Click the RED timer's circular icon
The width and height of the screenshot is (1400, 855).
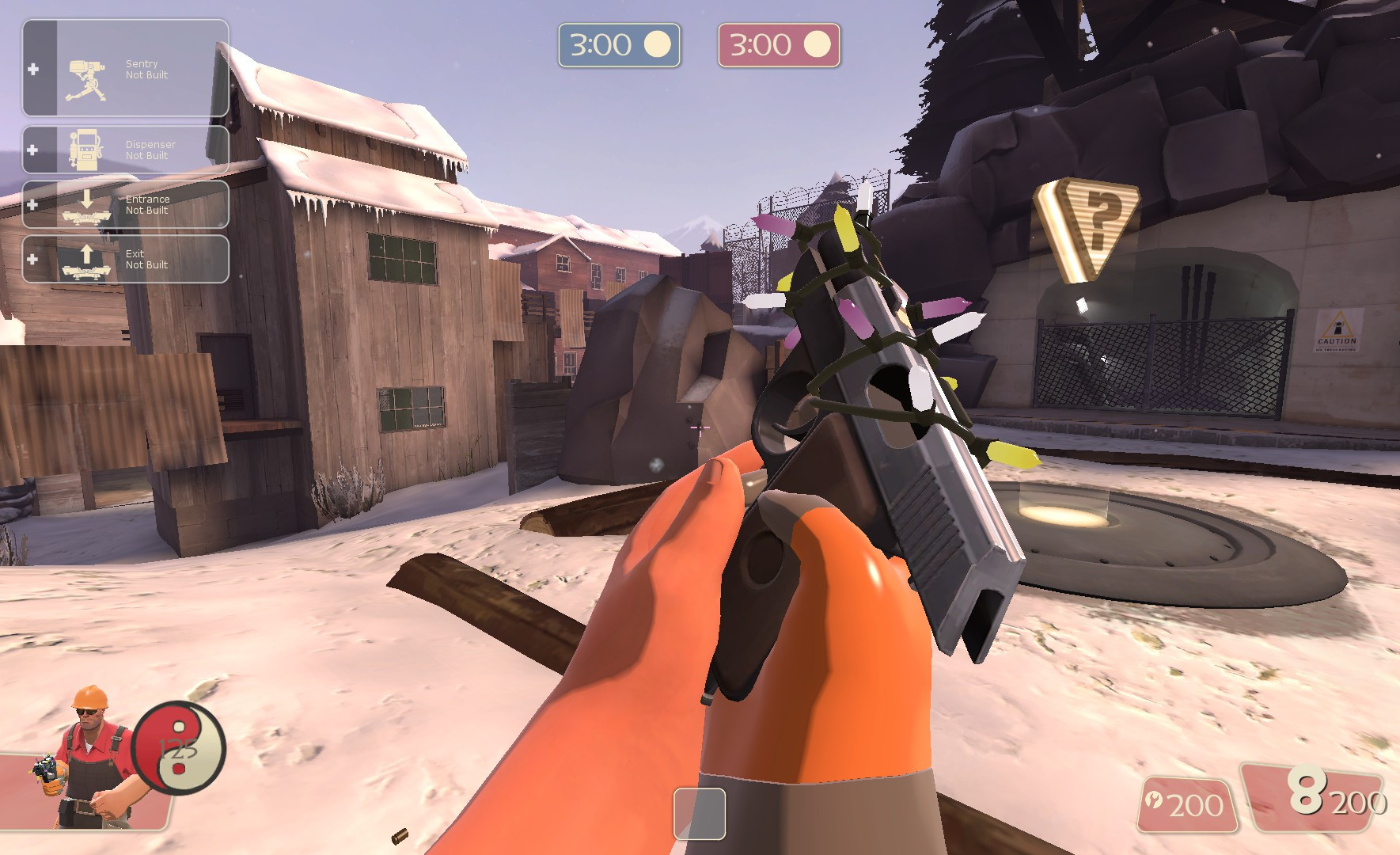point(817,45)
